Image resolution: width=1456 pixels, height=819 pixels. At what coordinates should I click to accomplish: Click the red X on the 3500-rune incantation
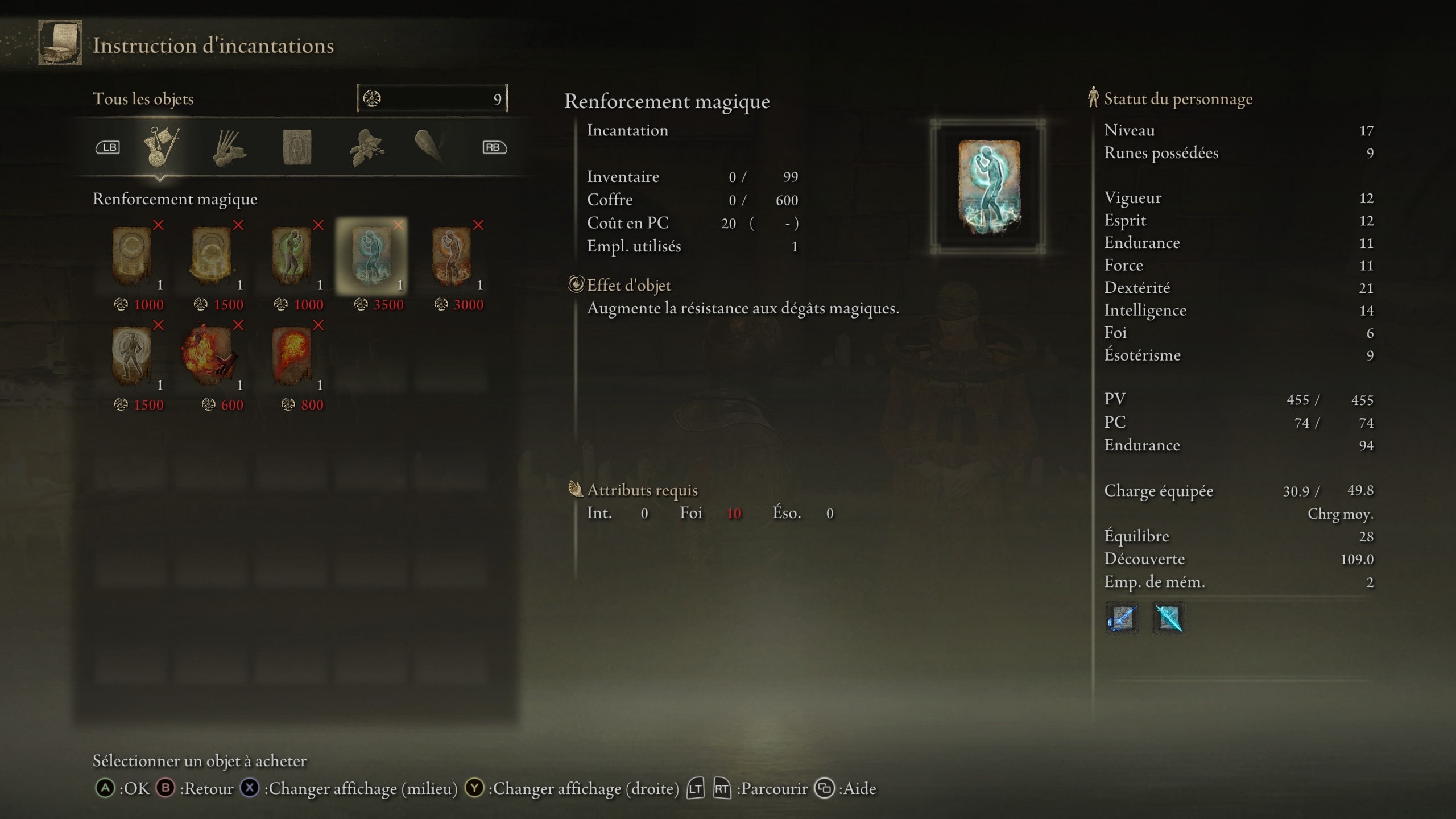398,225
